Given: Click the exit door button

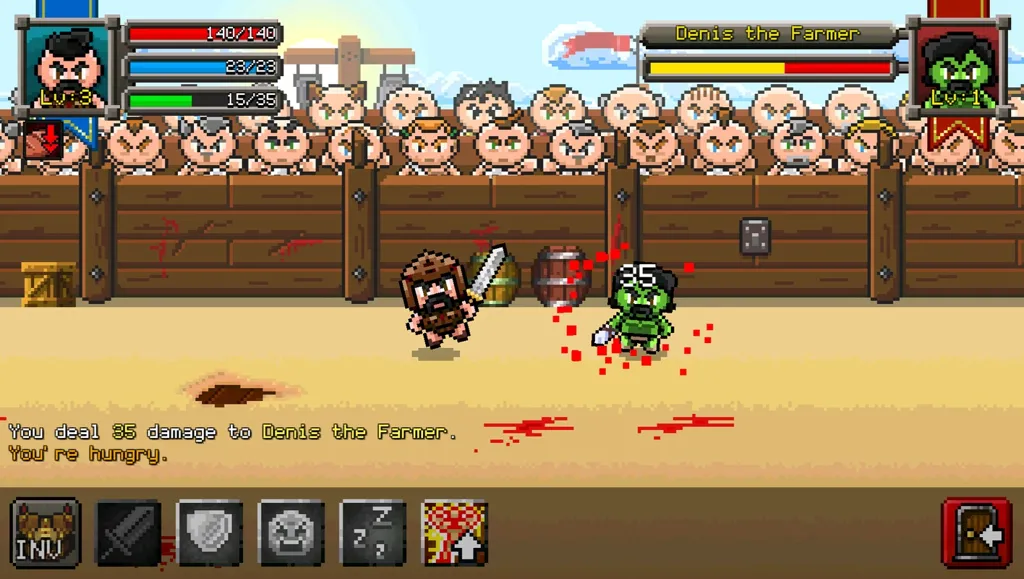Looking at the screenshot, I should pyautogui.click(x=976, y=533).
